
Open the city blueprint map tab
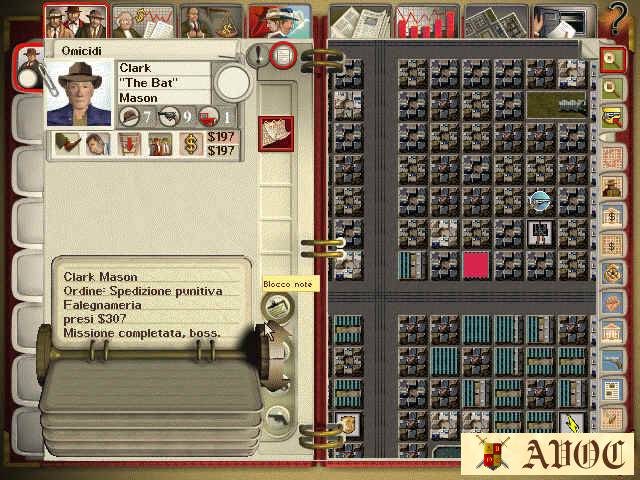[495, 20]
